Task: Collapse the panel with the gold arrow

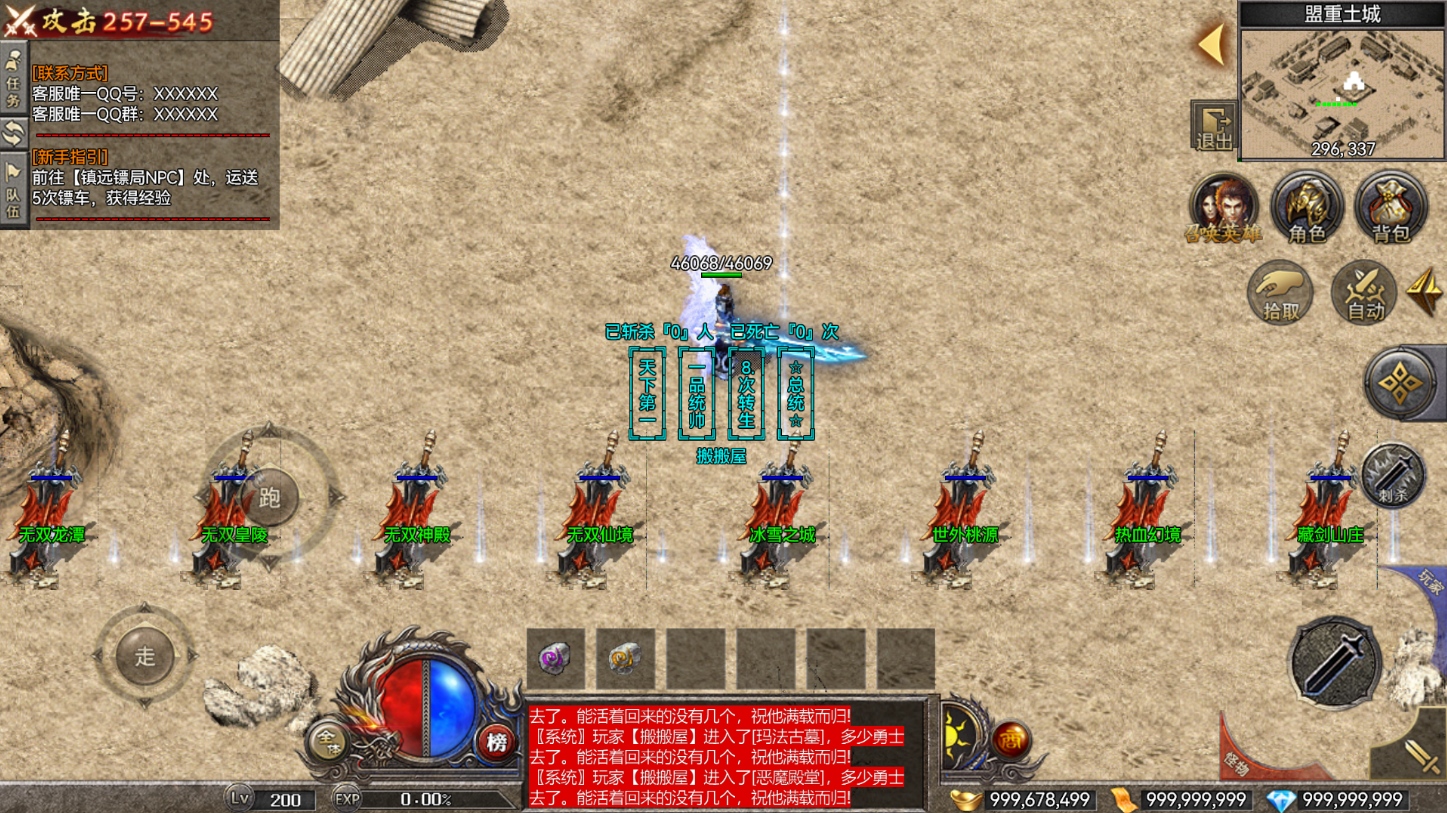Action: (1212, 45)
